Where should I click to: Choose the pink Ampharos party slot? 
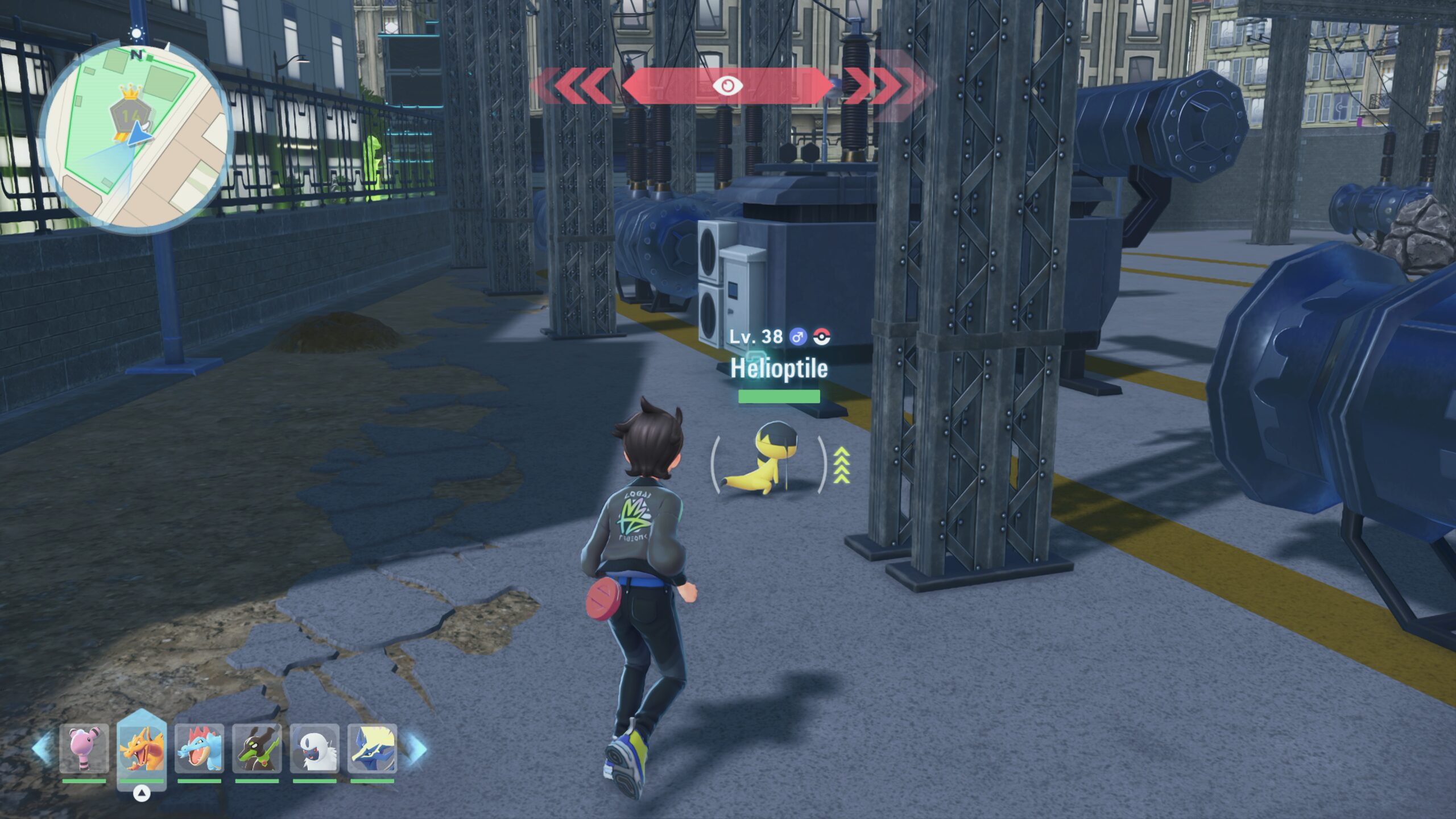(84, 748)
